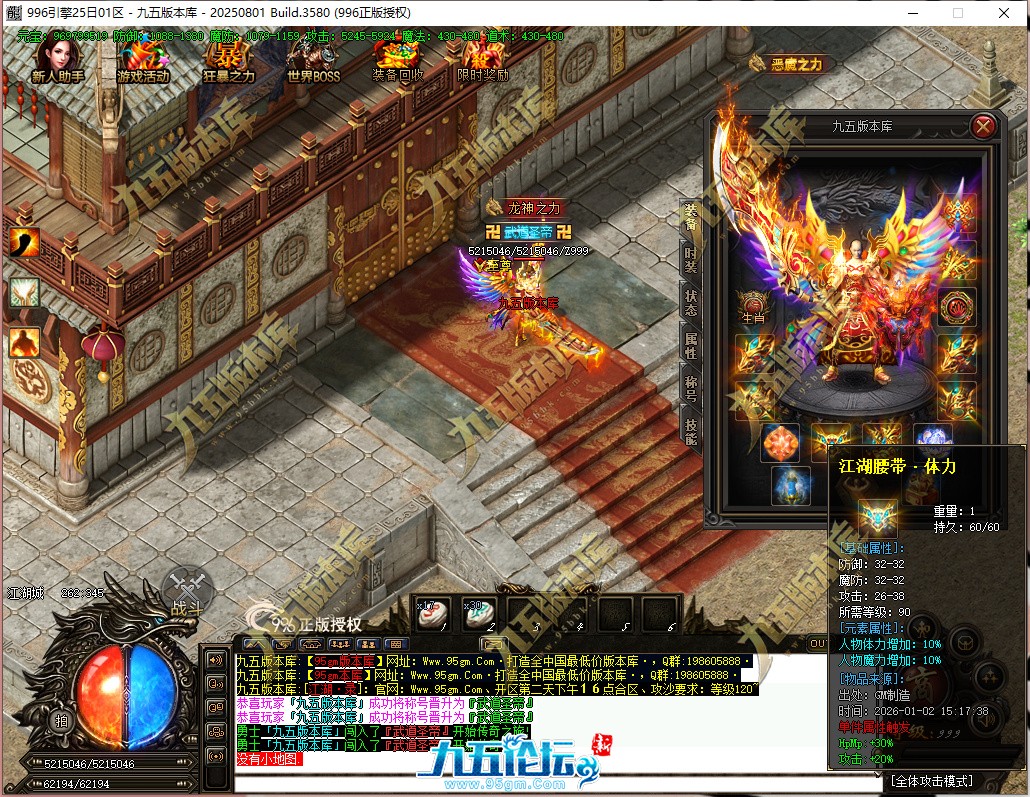1030x797 pixels.
Task: Show the 称号 titles tab
Action: pos(690,388)
